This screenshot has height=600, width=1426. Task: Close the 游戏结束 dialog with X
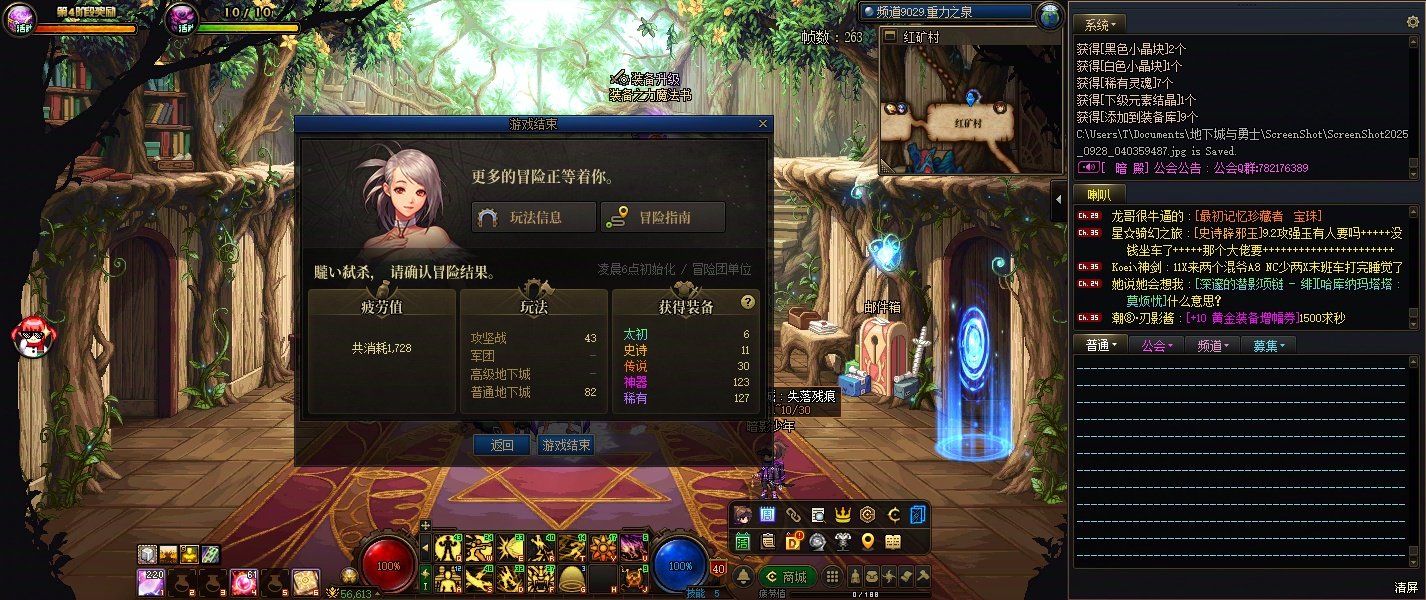point(763,124)
